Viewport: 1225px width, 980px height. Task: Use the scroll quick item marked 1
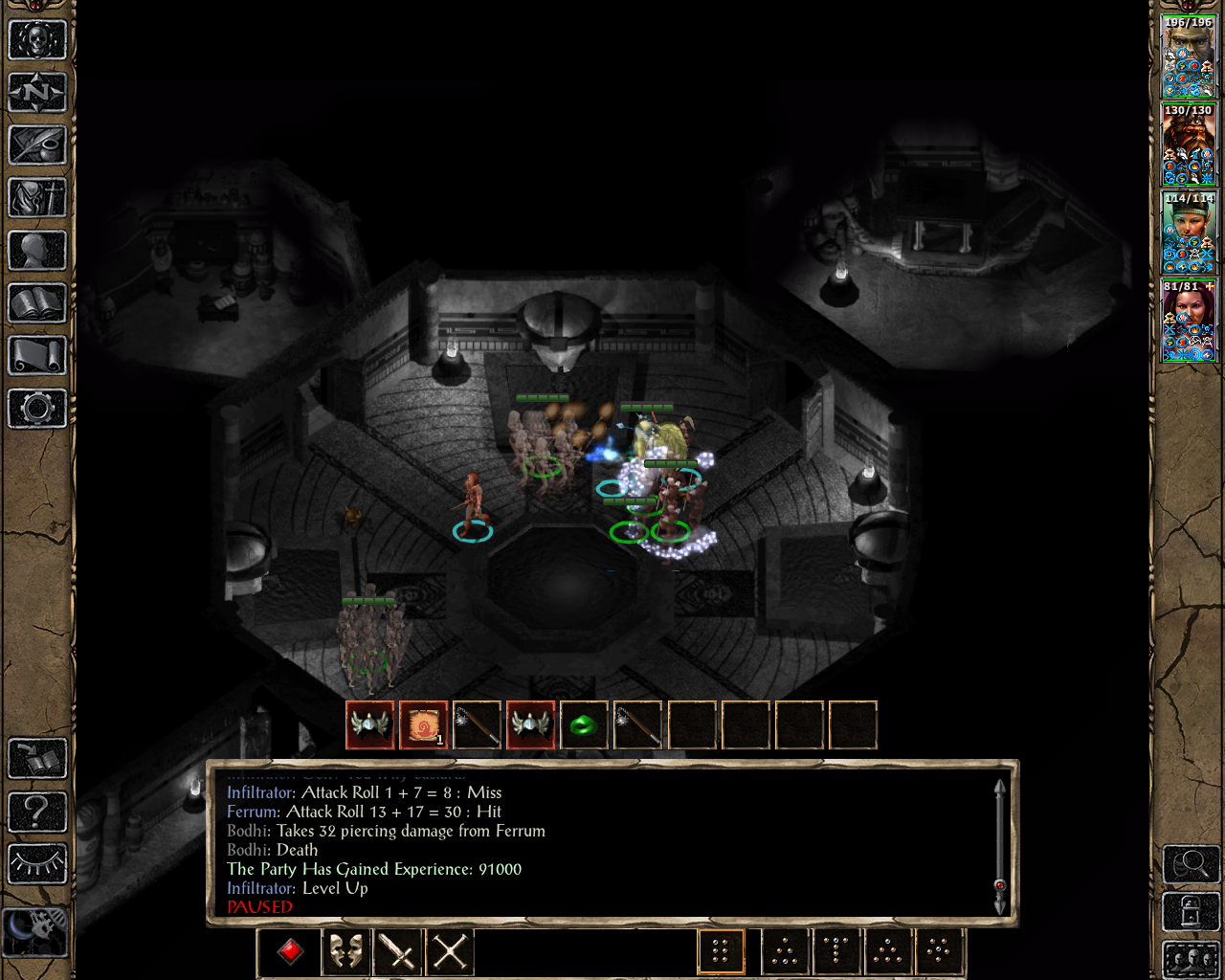point(423,724)
